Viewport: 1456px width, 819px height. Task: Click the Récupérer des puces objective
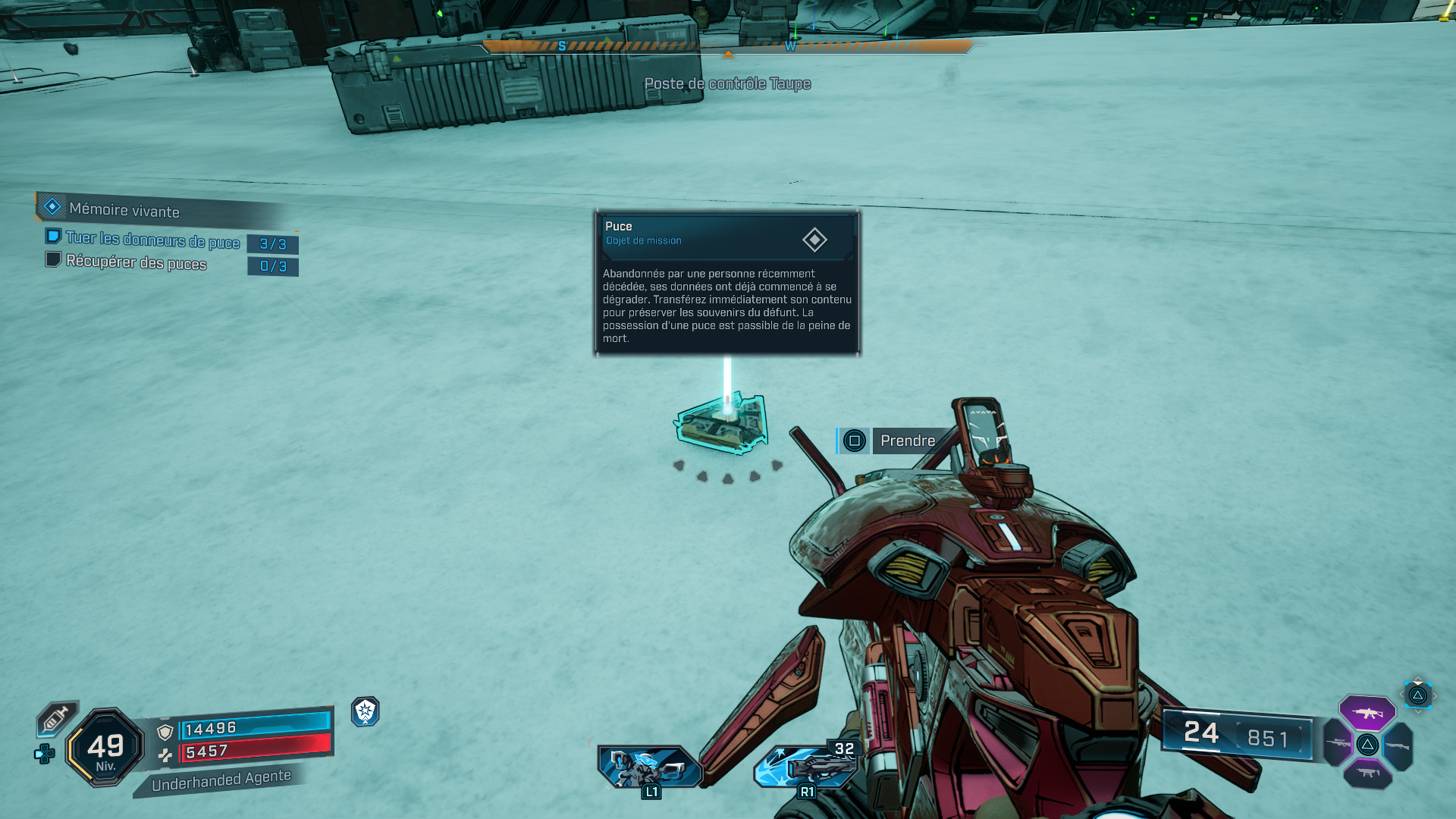136,262
